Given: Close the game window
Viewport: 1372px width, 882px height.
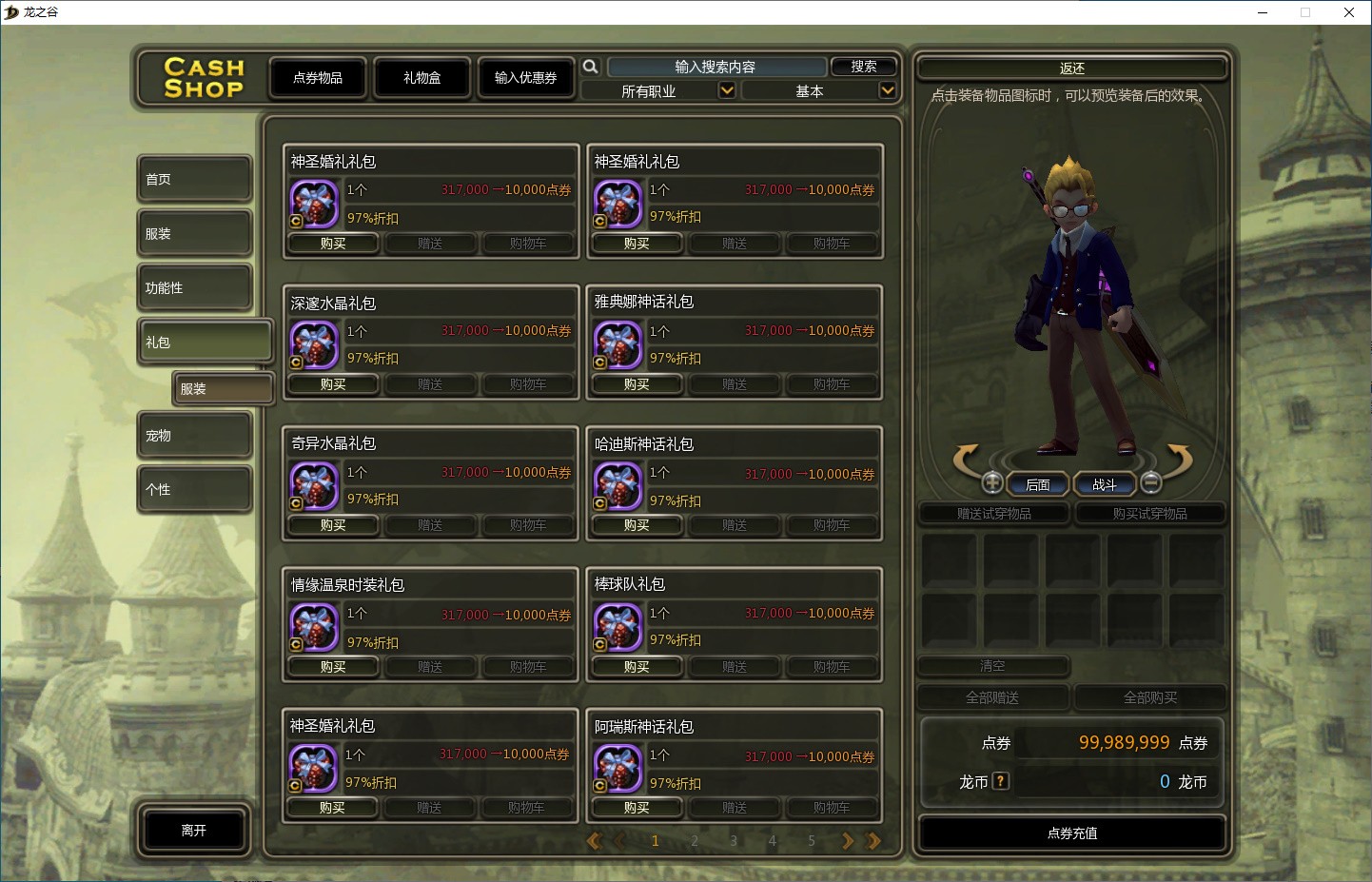Looking at the screenshot, I should point(1348,12).
